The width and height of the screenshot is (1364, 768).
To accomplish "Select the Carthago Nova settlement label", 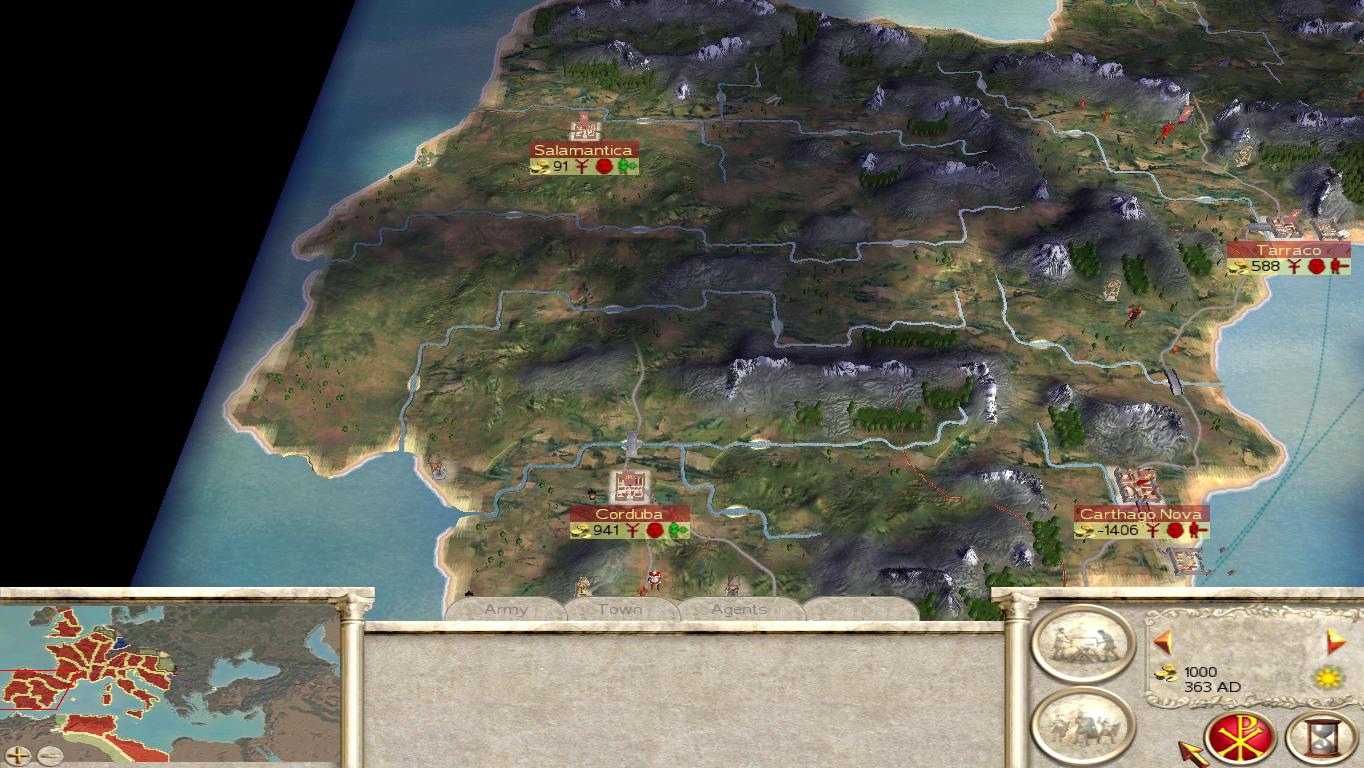I will point(1140,514).
